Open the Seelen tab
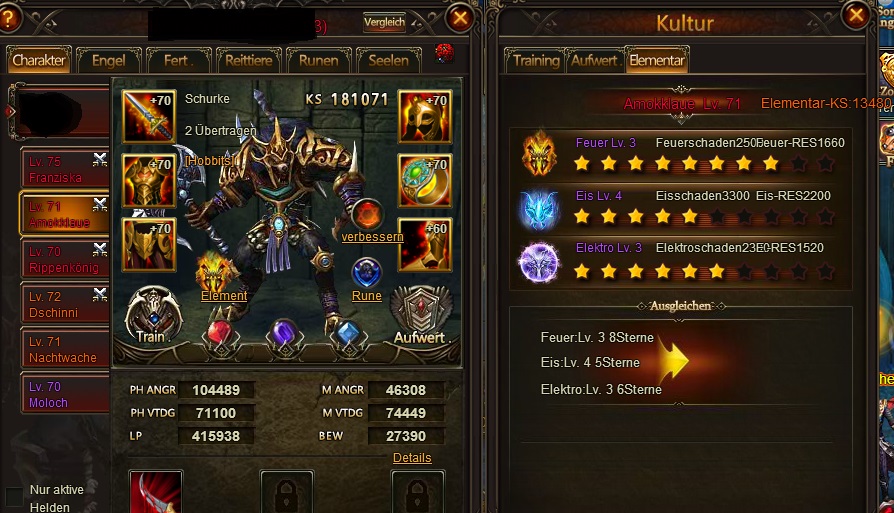 tap(388, 61)
